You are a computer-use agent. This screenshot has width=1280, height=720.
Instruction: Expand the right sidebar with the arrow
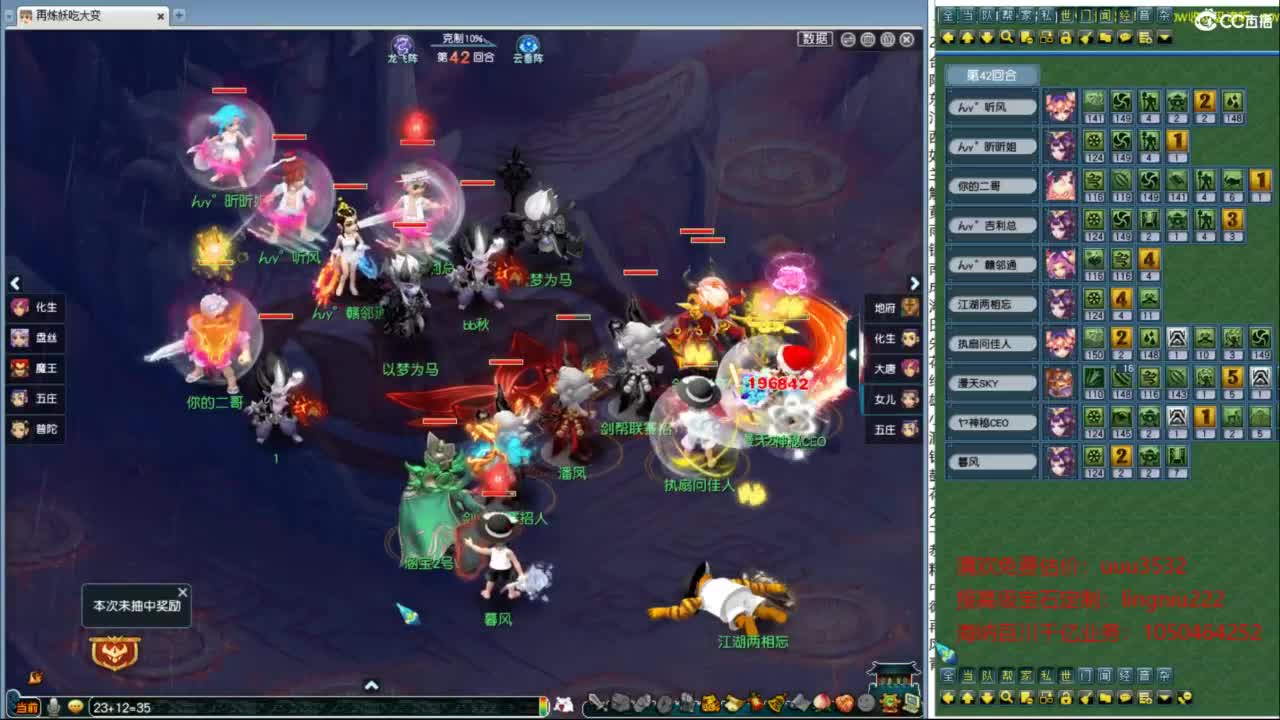pyautogui.click(x=915, y=283)
